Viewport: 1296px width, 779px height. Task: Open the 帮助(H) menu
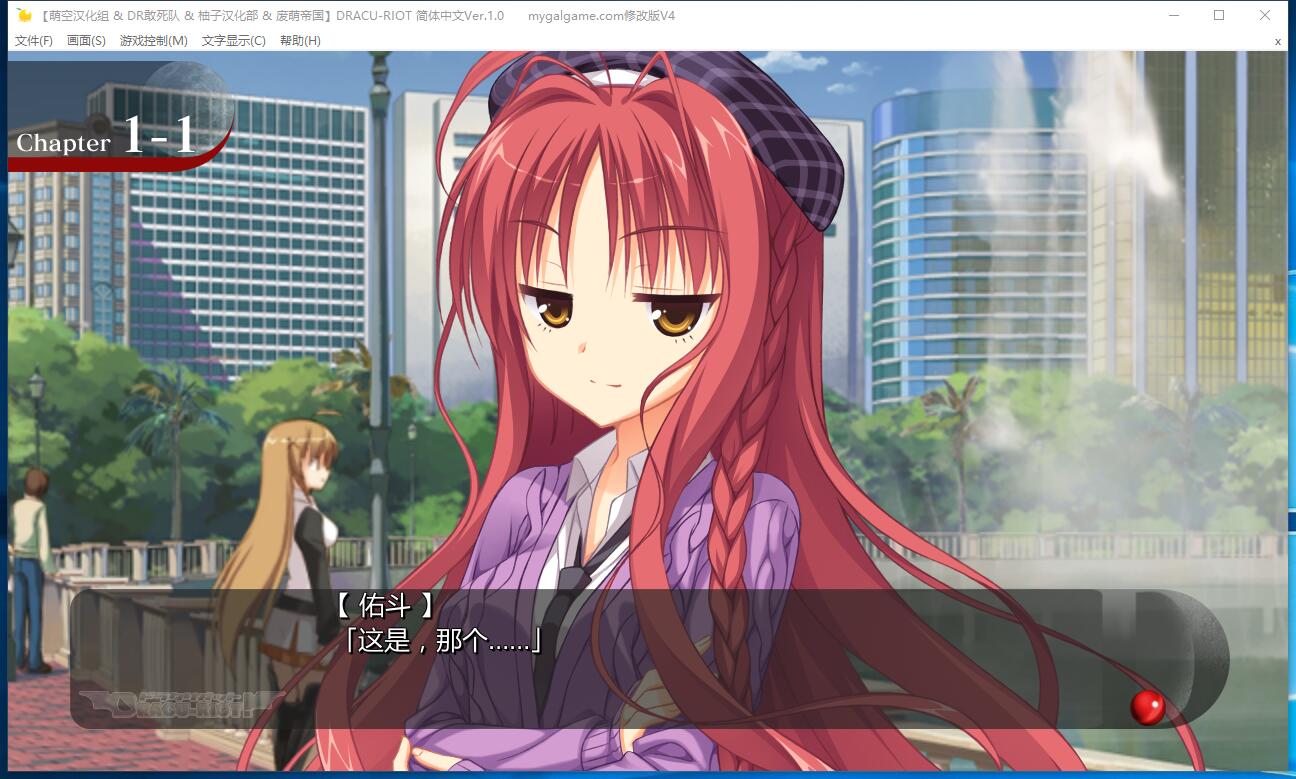(x=300, y=41)
